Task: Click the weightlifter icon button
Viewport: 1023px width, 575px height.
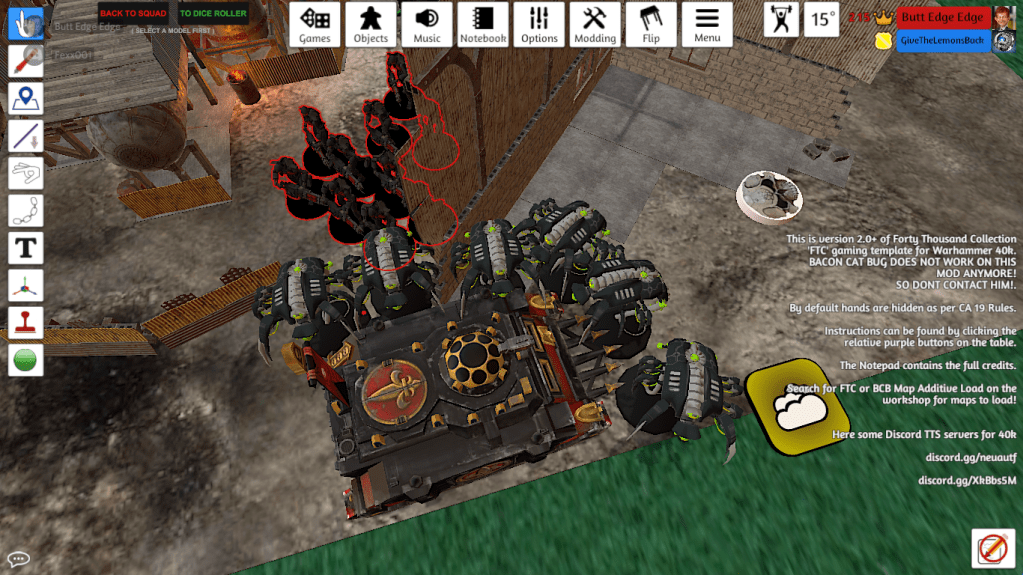Action: (x=782, y=19)
